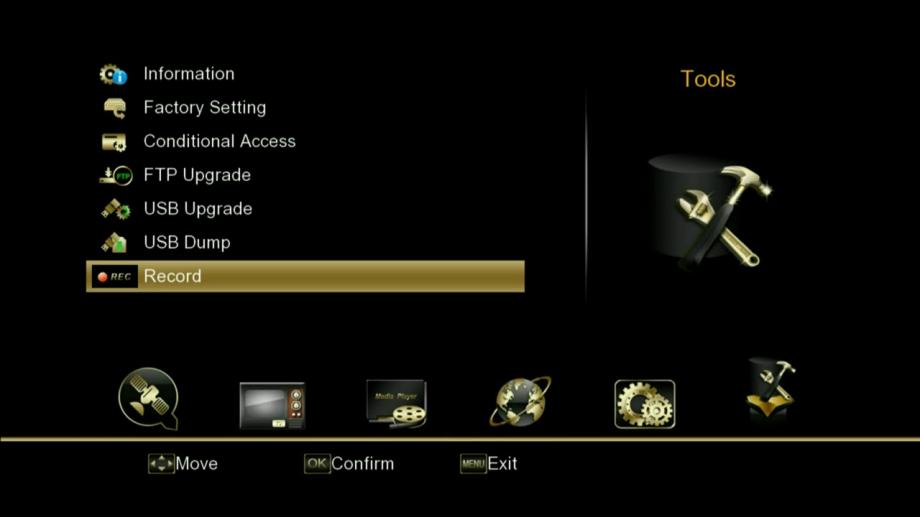Open the highlighted Record entry
Image resolution: width=920 pixels, height=517 pixels.
[305, 276]
